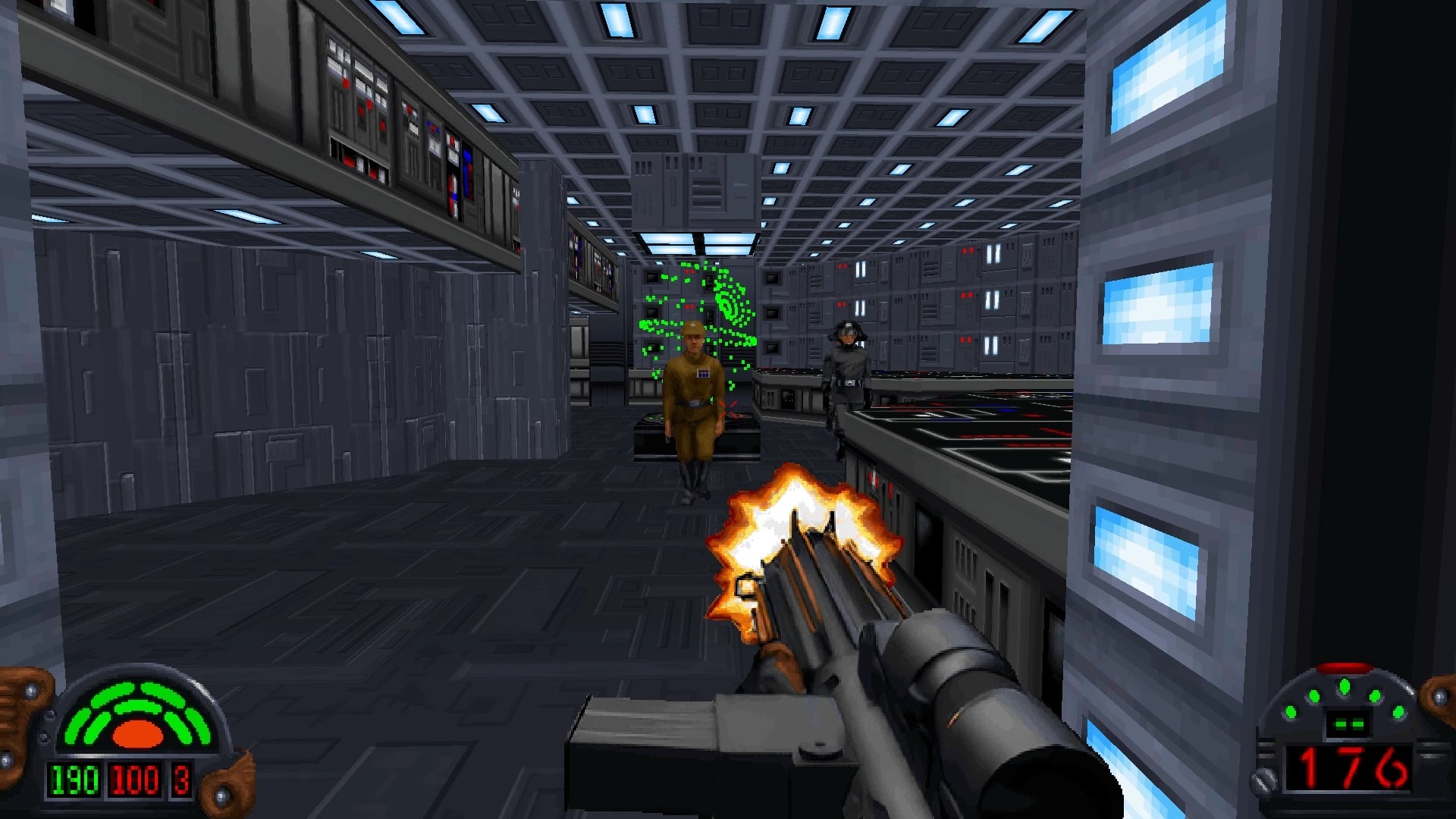Select the center green LED on weapon gauge
The image size is (1456, 819).
1344,687
